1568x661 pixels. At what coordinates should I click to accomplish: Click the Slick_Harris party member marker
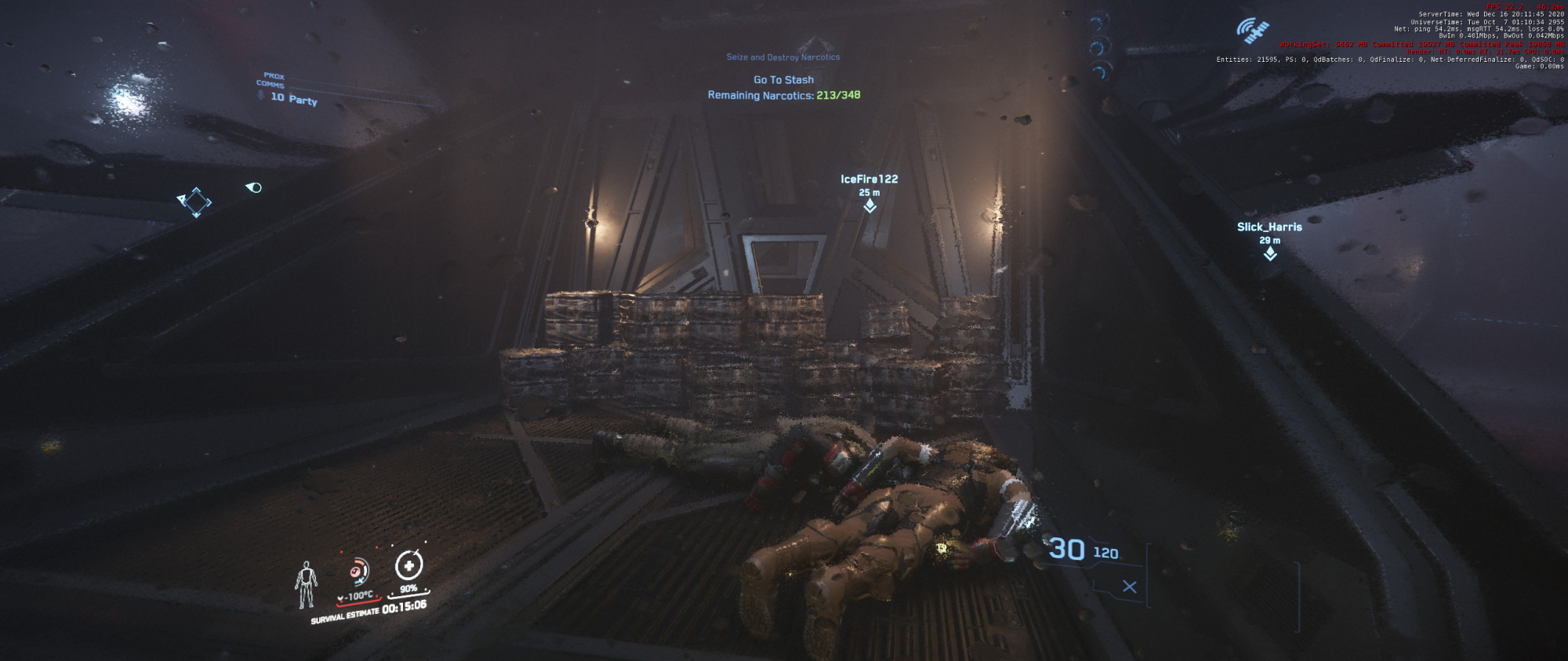pyautogui.click(x=1270, y=253)
